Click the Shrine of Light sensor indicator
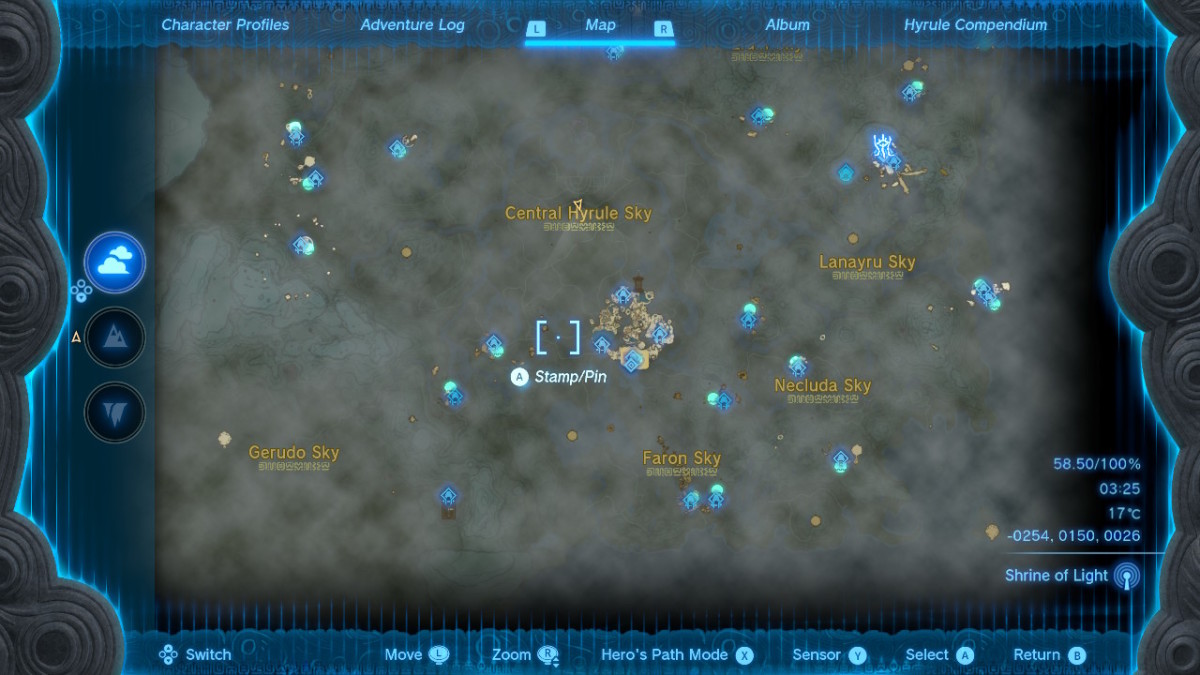The width and height of the screenshot is (1200, 675). [1126, 576]
